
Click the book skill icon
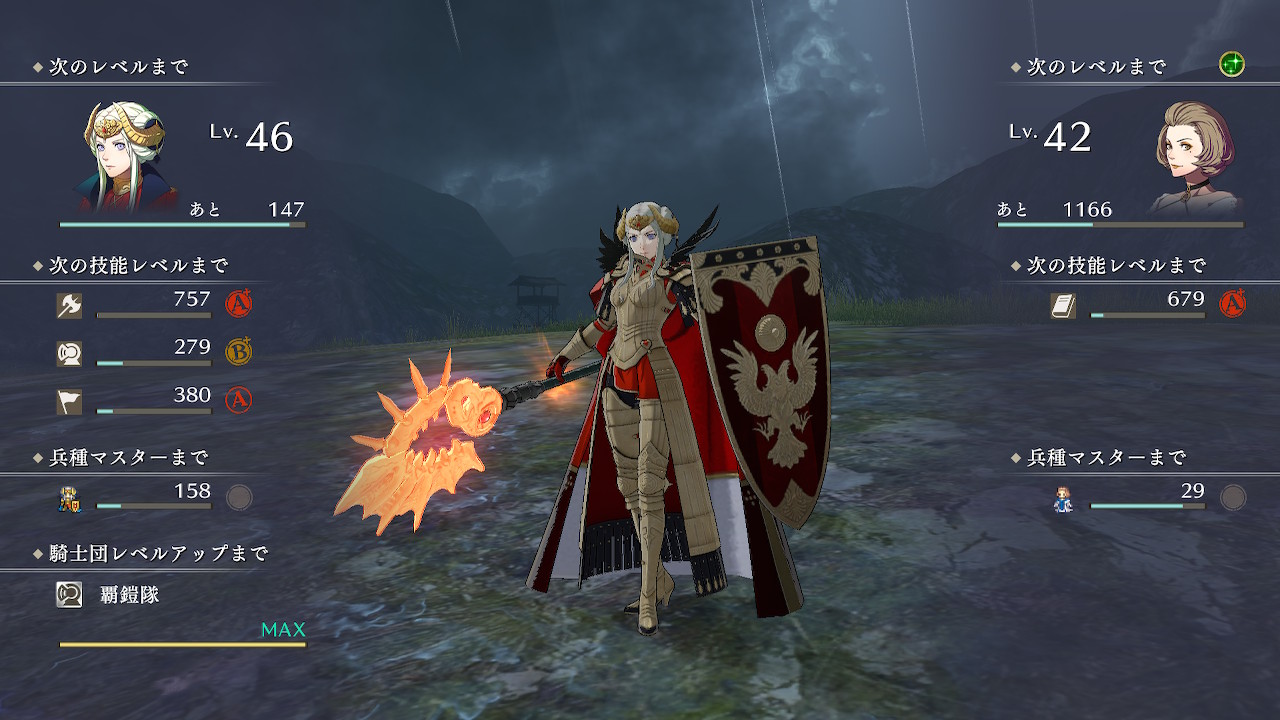click(x=1063, y=306)
